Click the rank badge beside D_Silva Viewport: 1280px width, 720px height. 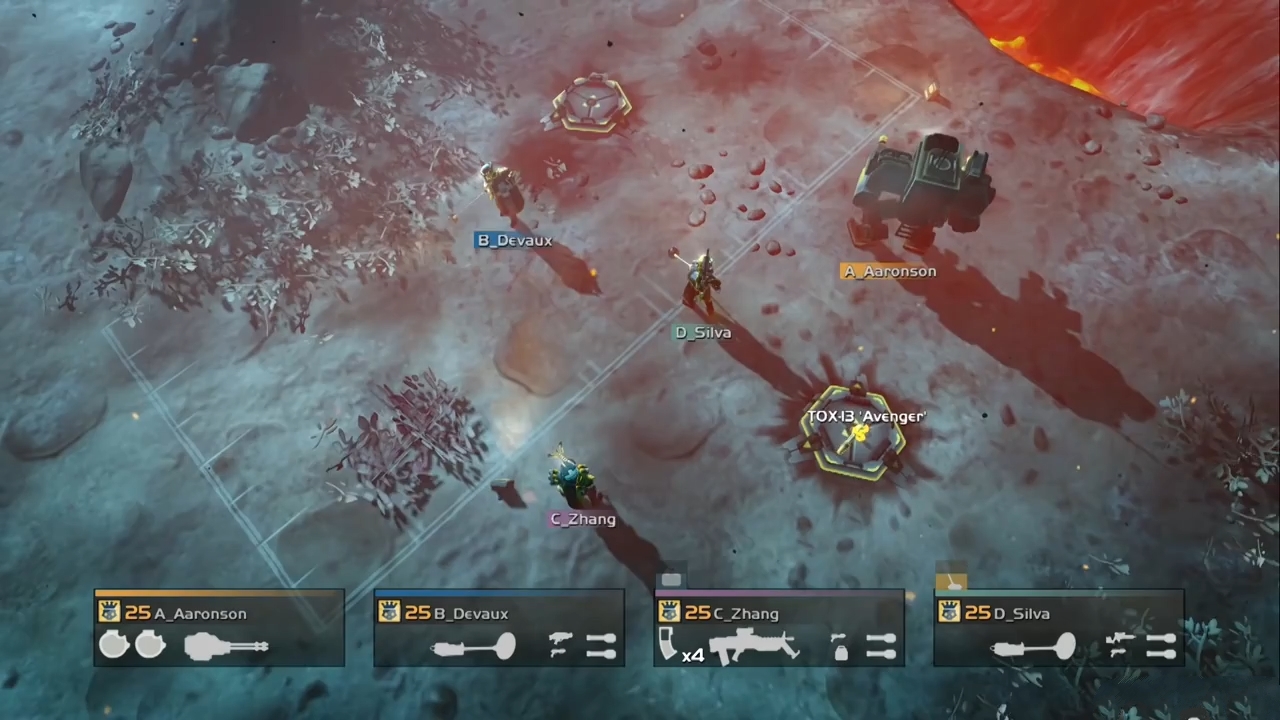click(950, 612)
